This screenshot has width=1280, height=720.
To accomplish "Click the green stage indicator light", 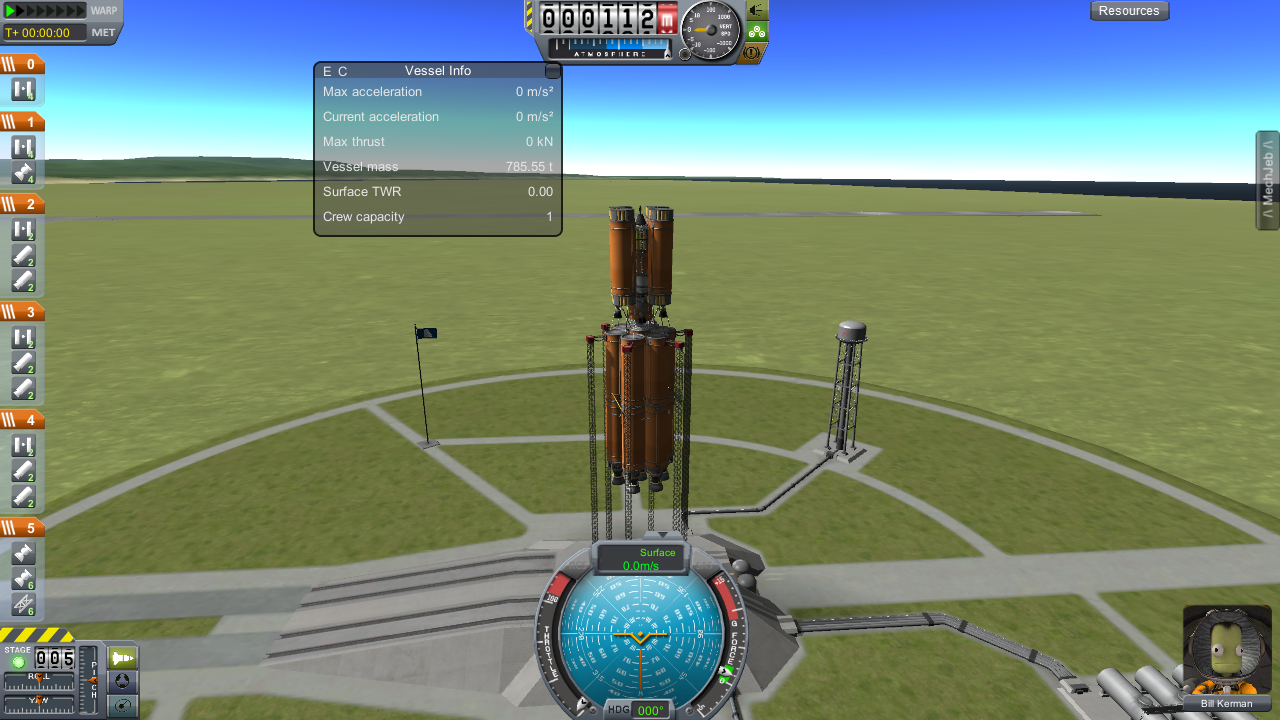I will 17,662.
